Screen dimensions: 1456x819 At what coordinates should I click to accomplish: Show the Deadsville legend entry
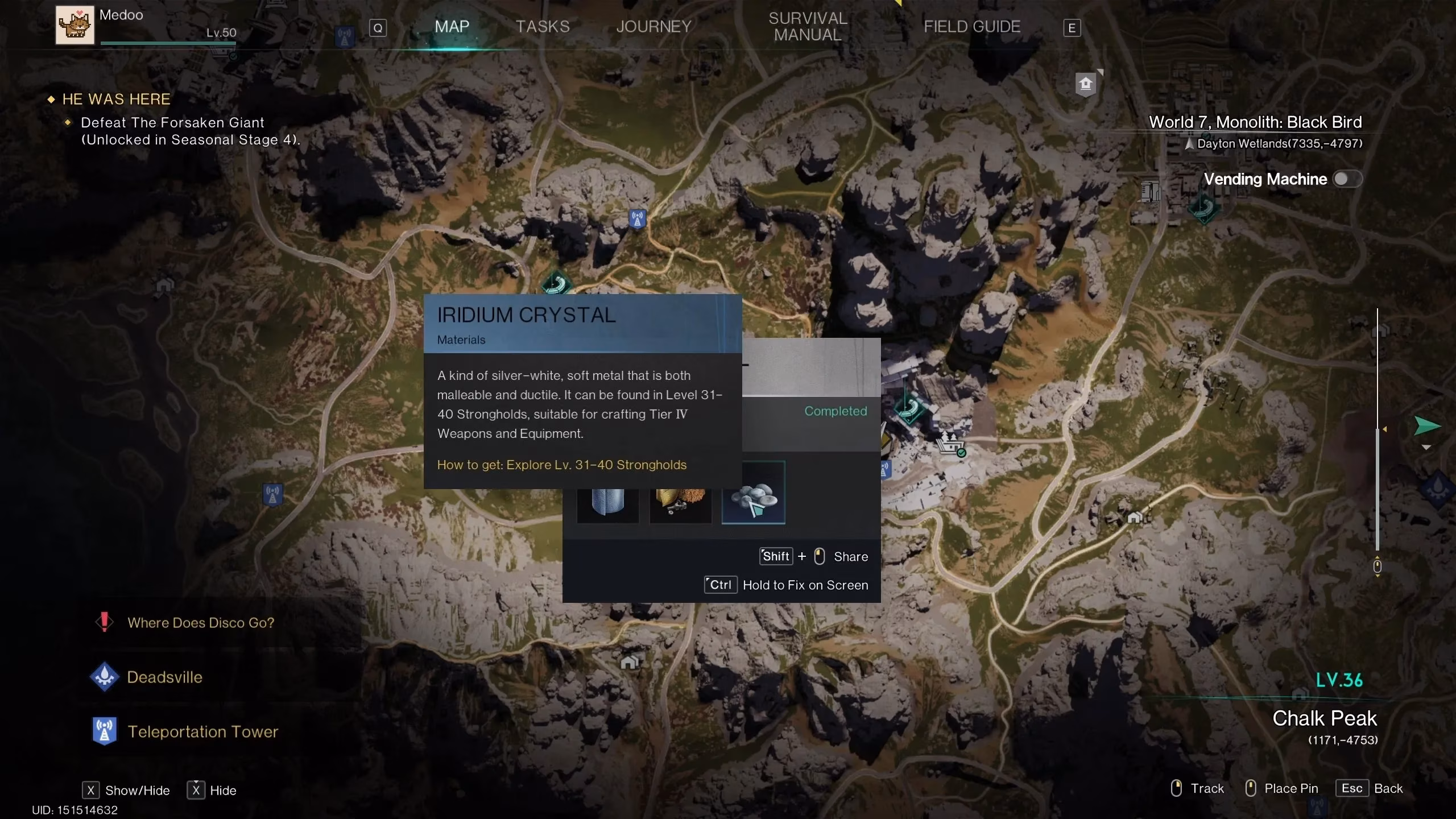164,677
